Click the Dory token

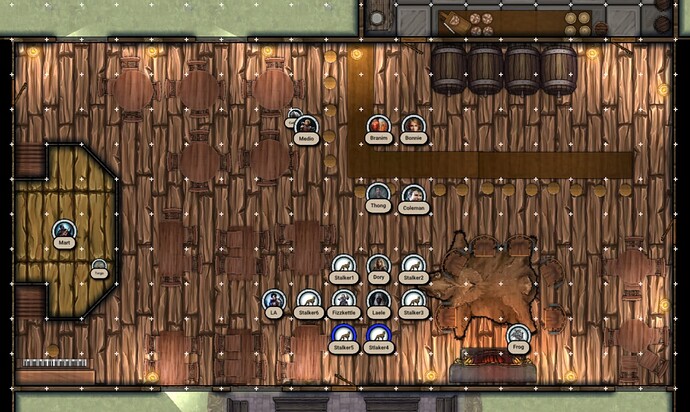(378, 265)
